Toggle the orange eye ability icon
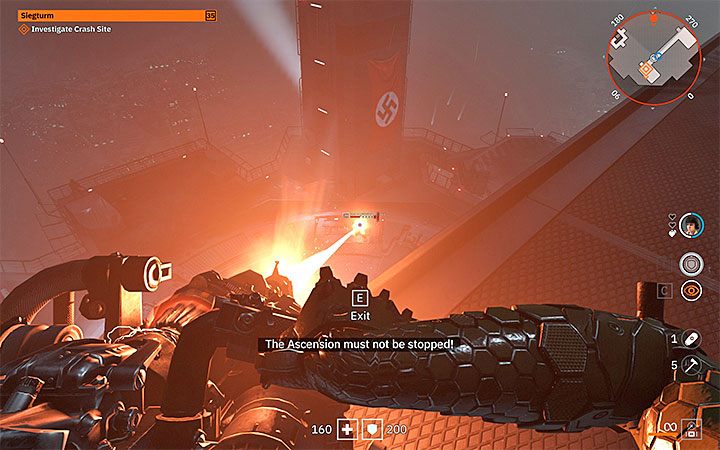720x450 pixels. tap(690, 290)
